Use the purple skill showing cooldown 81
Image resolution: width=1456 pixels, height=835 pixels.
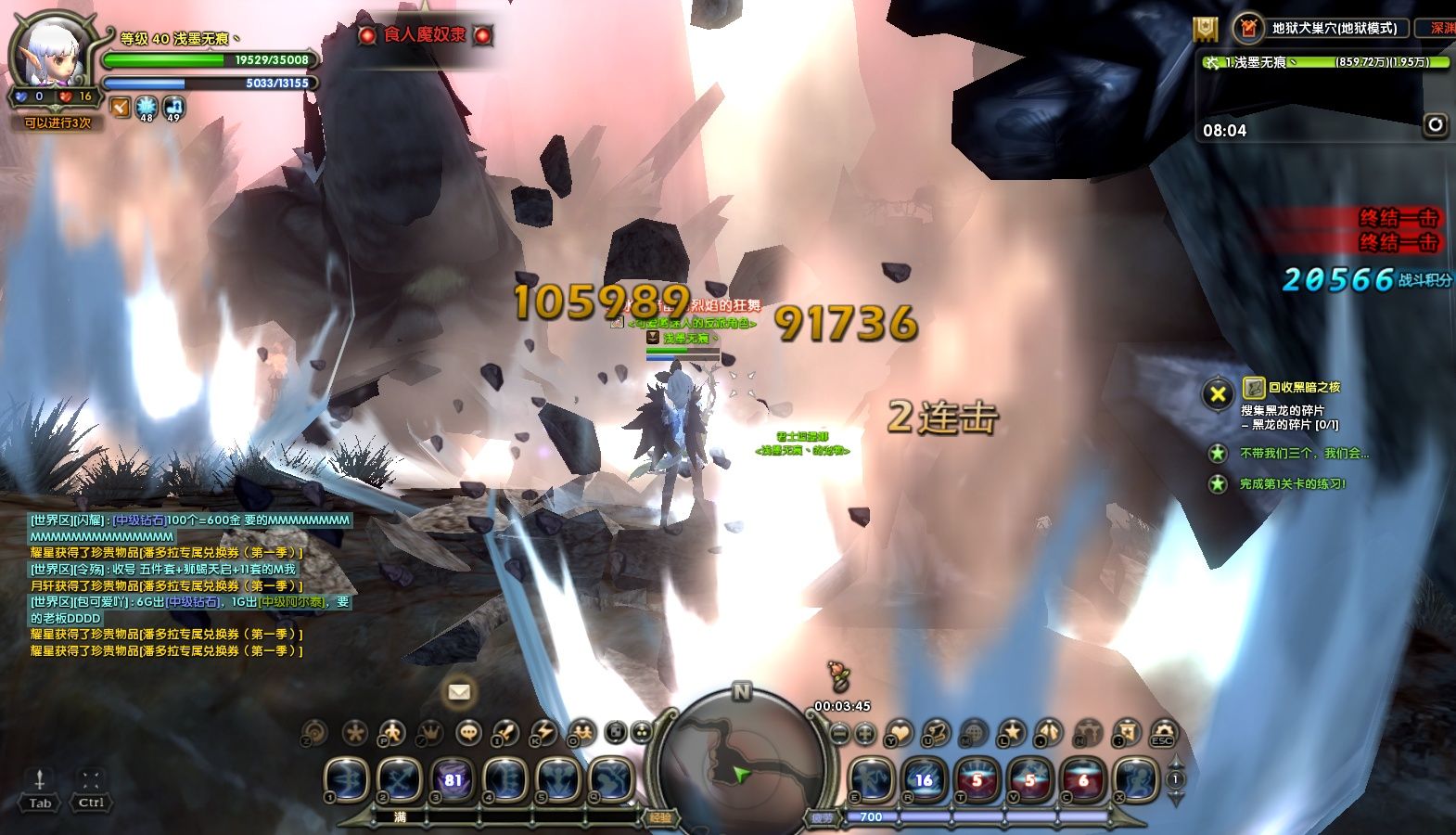[x=453, y=779]
